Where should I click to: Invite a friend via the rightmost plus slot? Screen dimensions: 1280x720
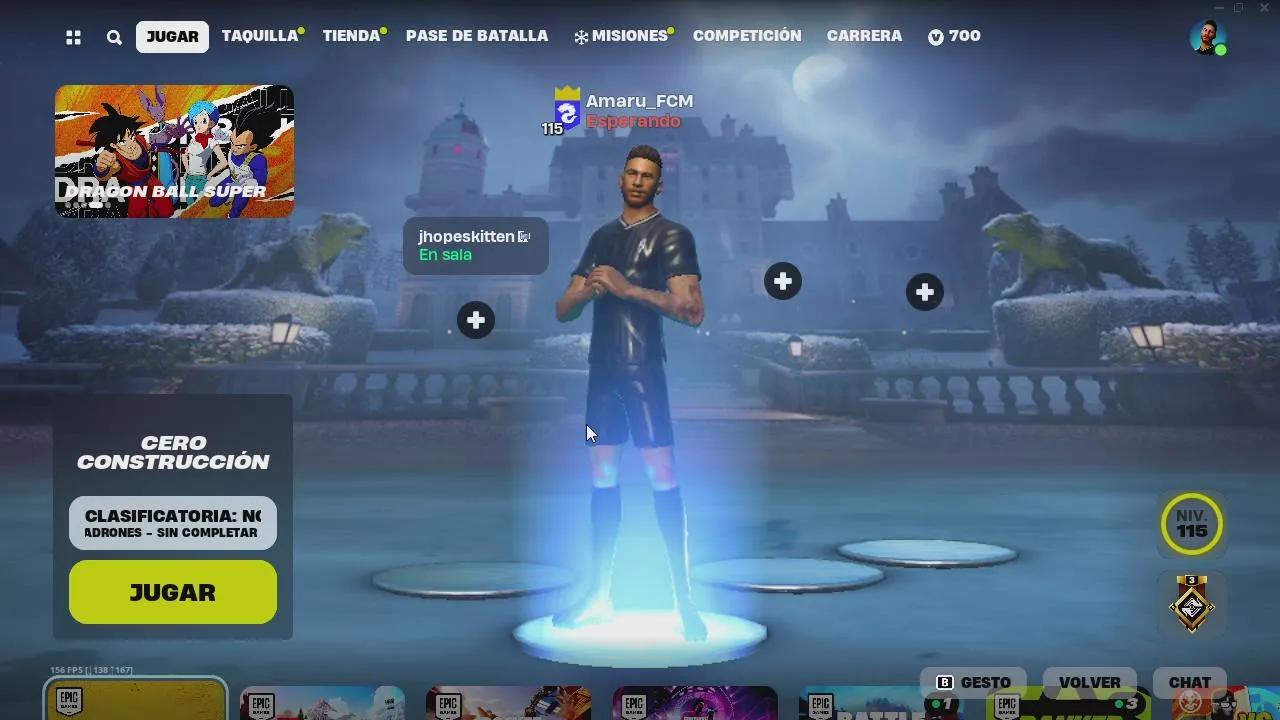click(924, 291)
